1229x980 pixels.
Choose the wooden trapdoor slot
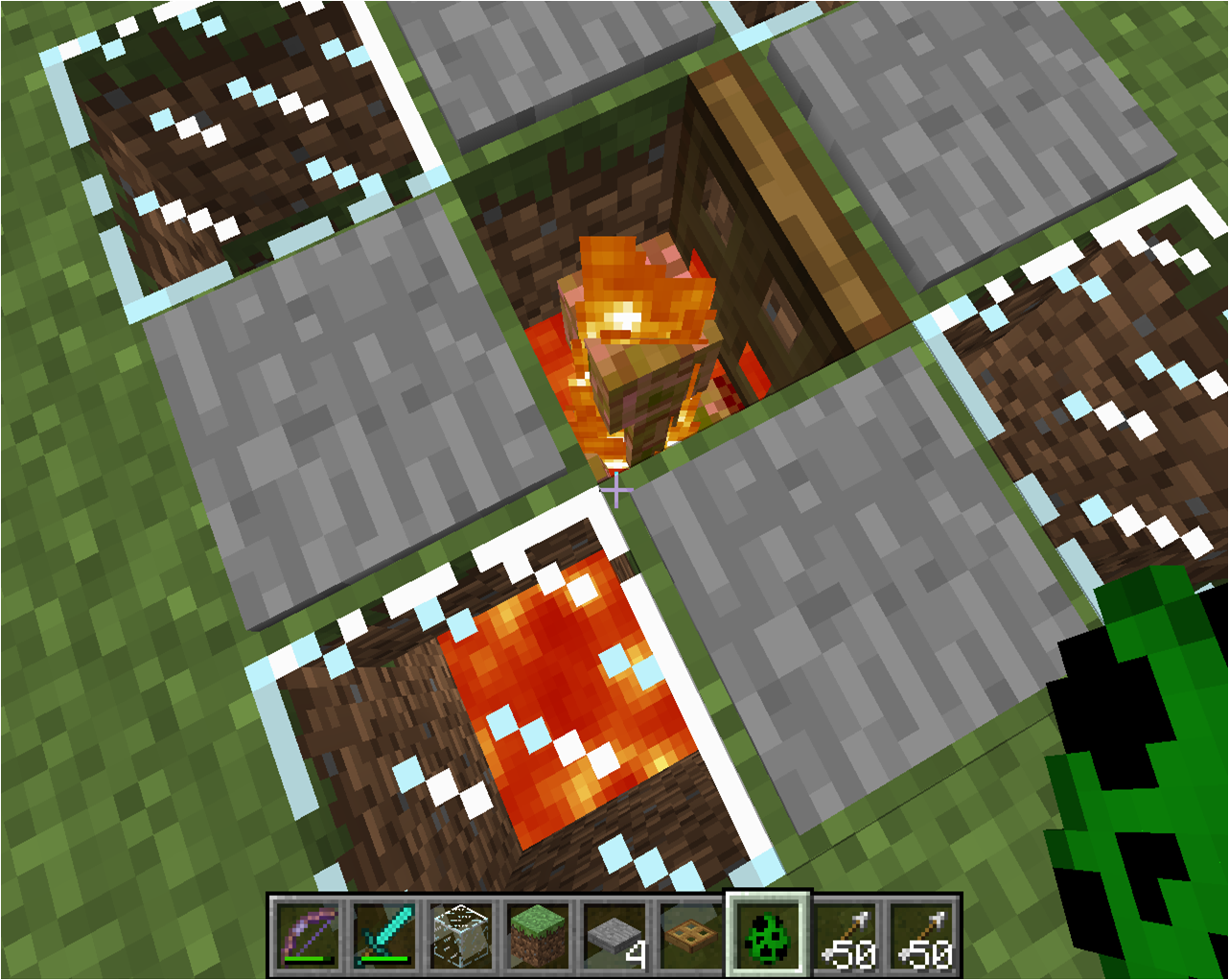tap(691, 935)
